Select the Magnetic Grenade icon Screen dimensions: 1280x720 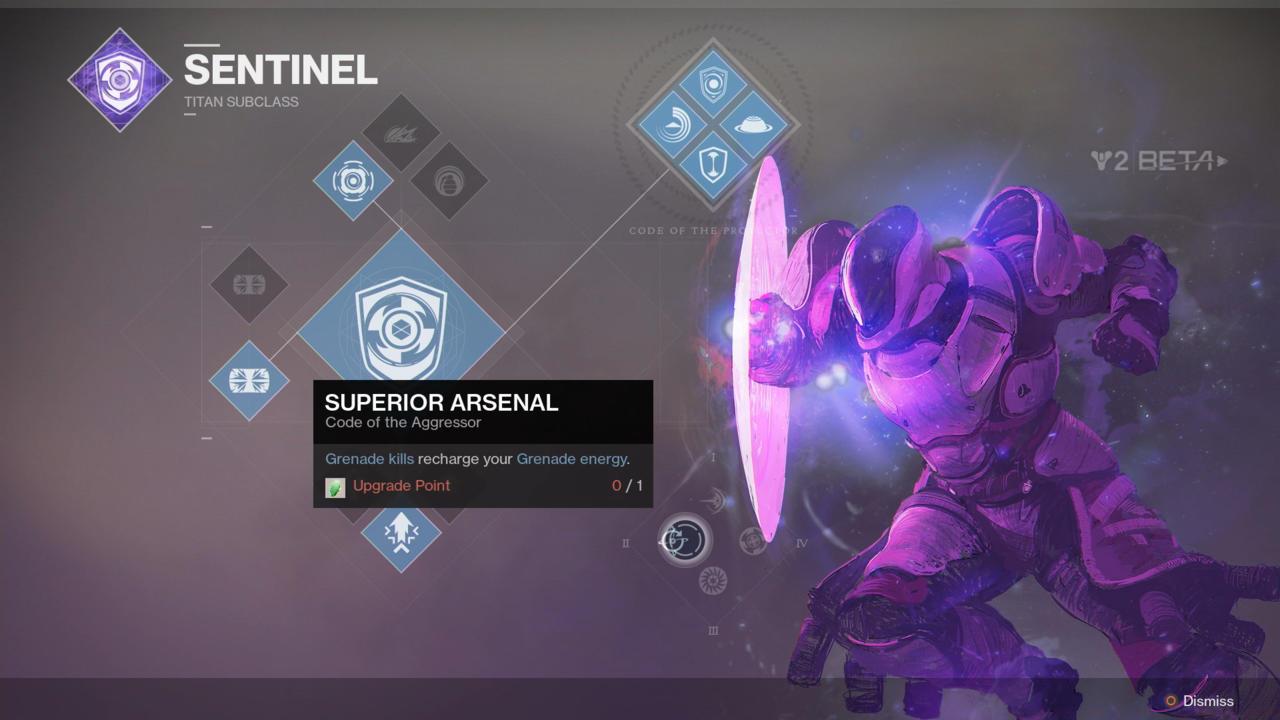click(x=450, y=184)
